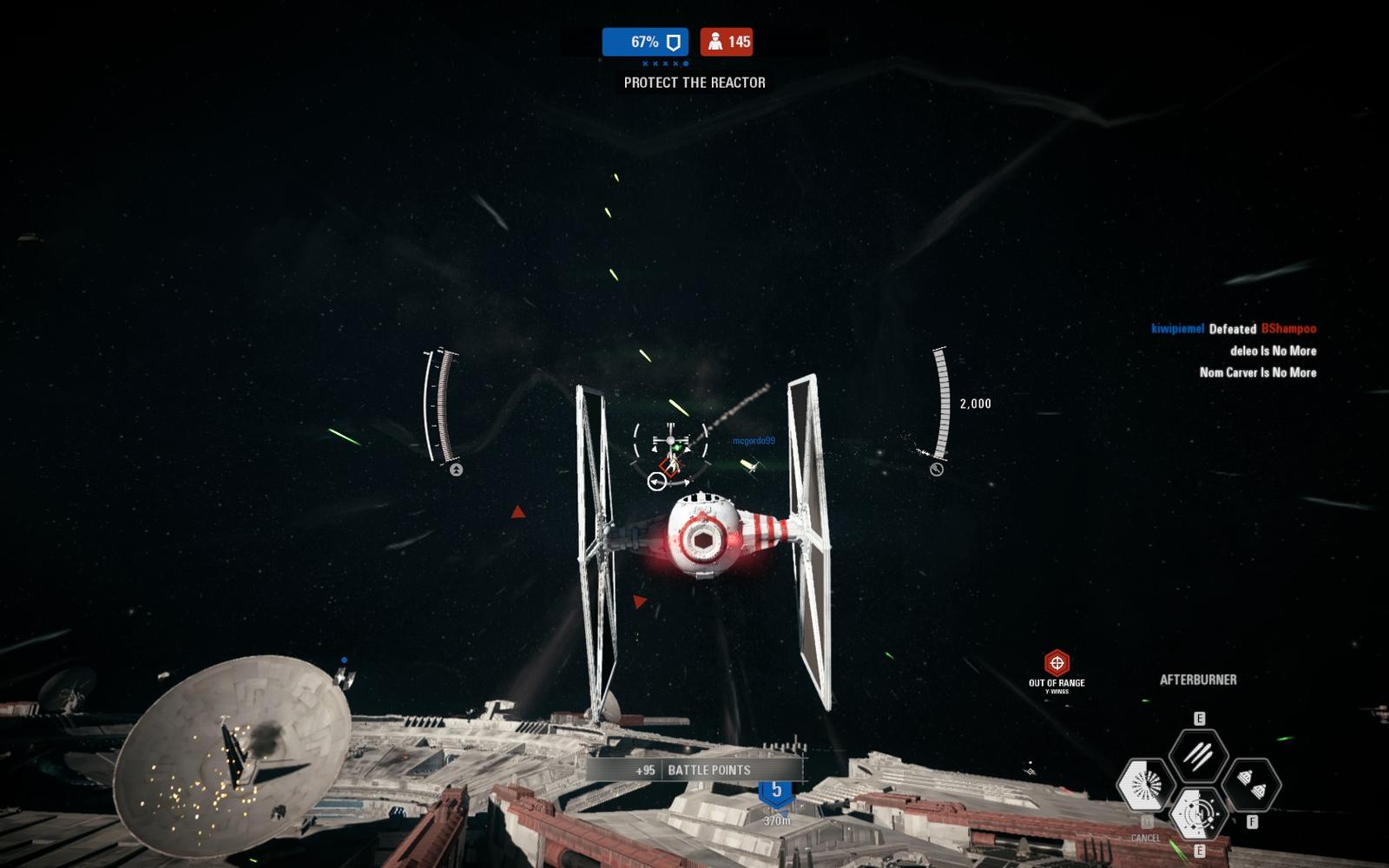Click the kiwipiemel defeated BShampoo kill feed entry
The height and width of the screenshot is (868, 1389).
(x=1233, y=329)
